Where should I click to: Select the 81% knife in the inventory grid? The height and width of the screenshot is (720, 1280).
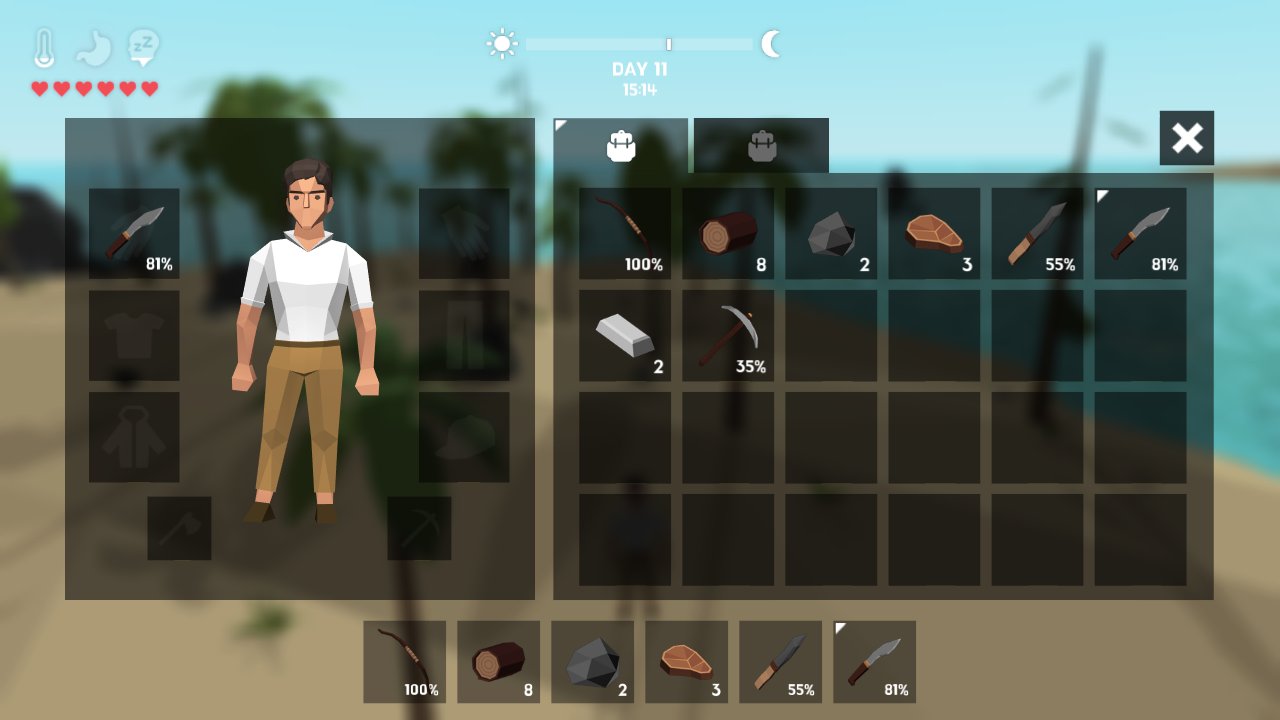[x=1140, y=234]
